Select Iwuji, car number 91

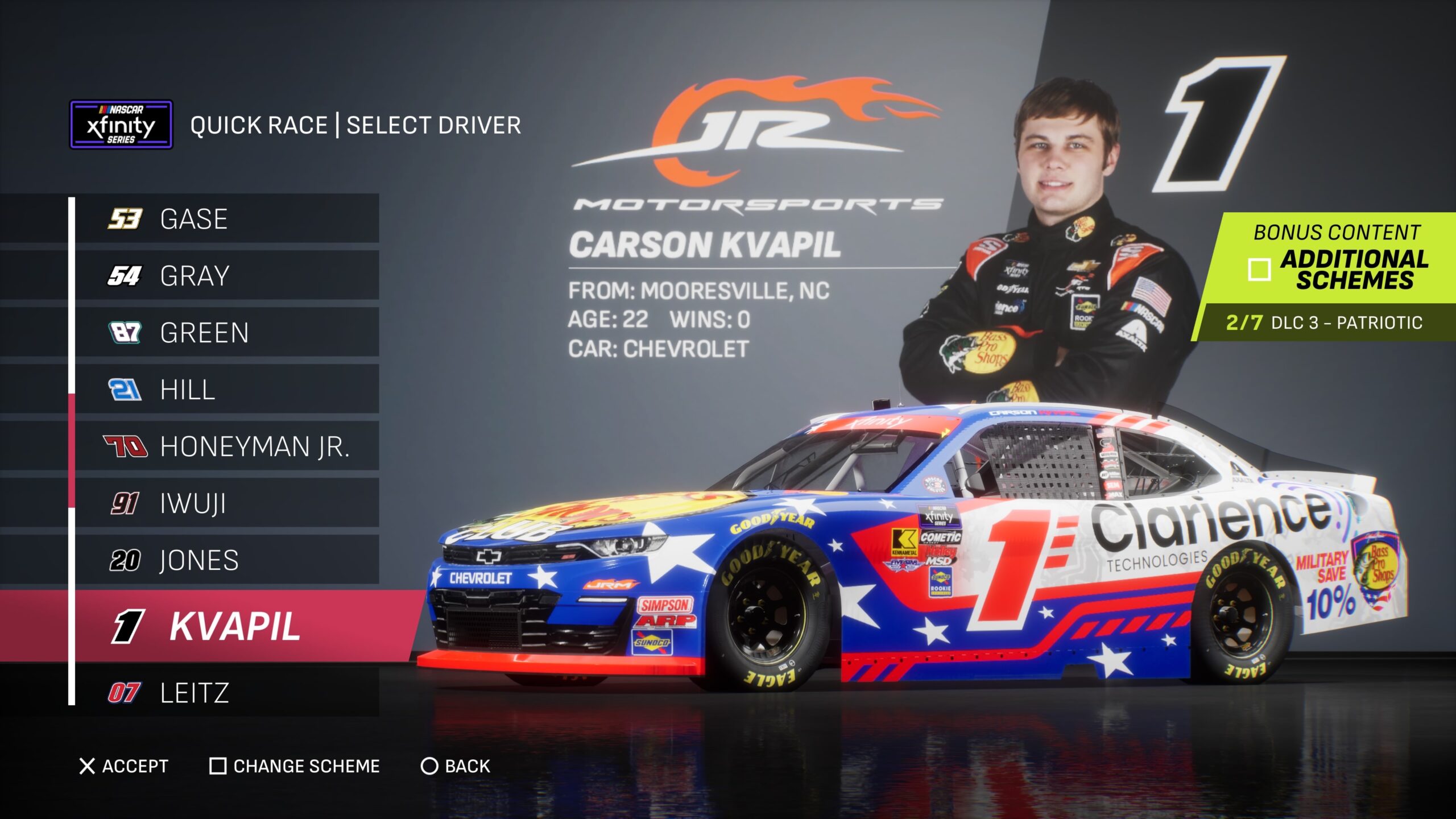[226, 503]
